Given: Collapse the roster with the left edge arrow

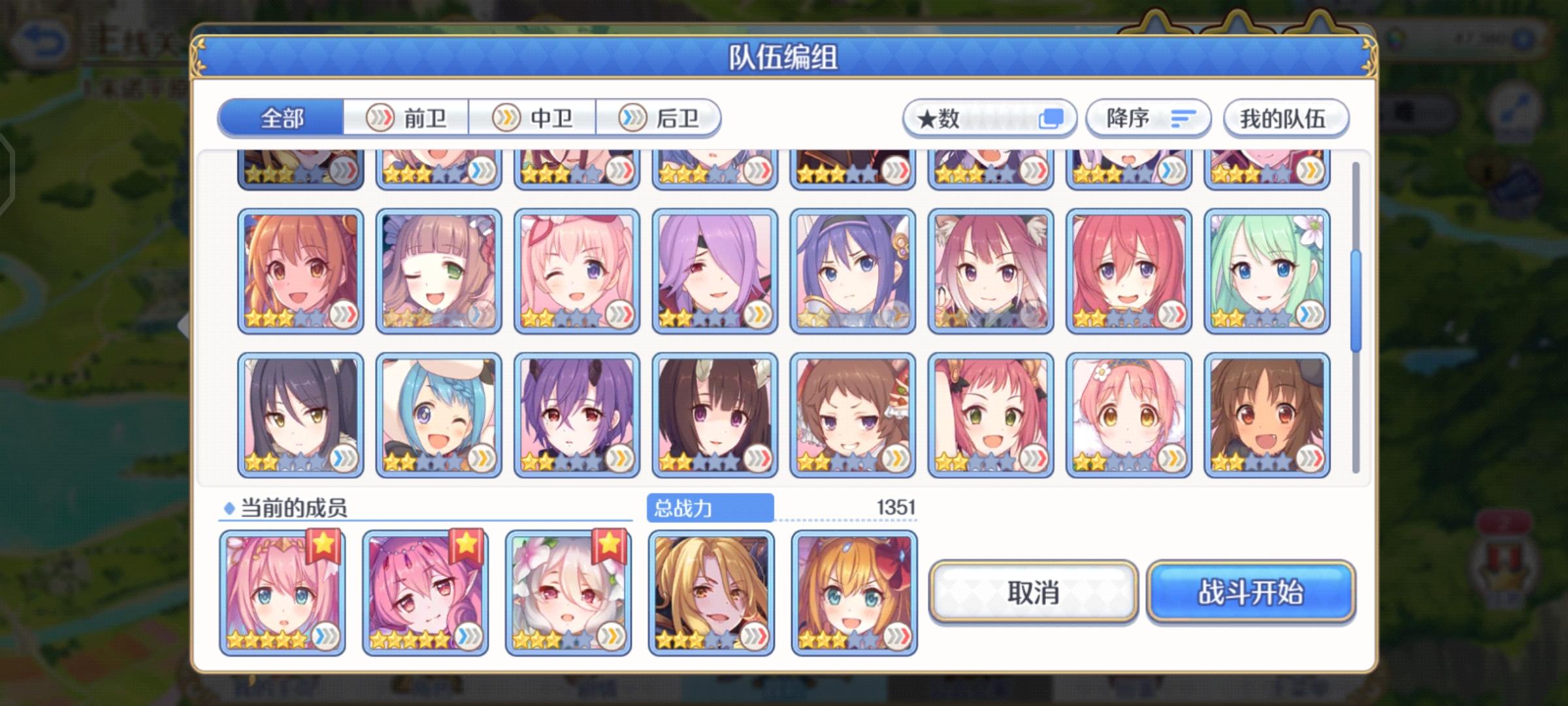Looking at the screenshot, I should point(182,325).
